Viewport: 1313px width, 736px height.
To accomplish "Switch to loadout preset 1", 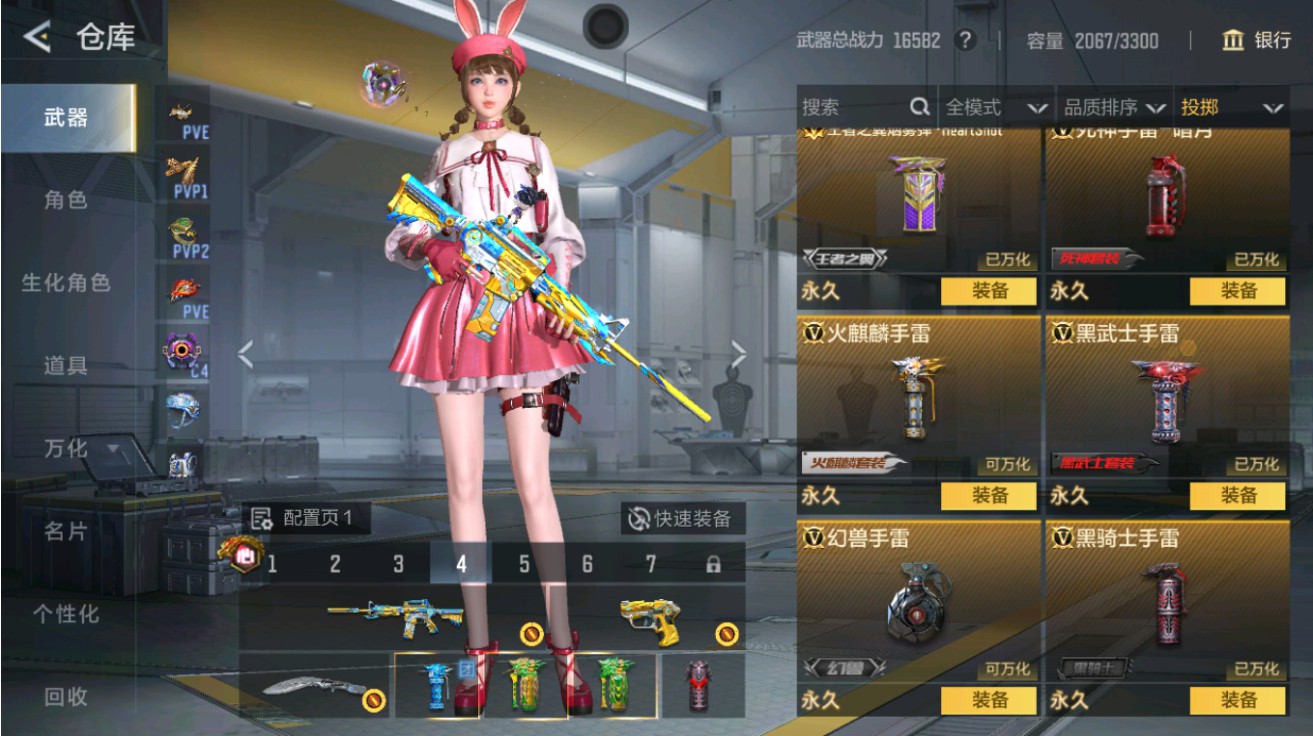I will click(270, 563).
